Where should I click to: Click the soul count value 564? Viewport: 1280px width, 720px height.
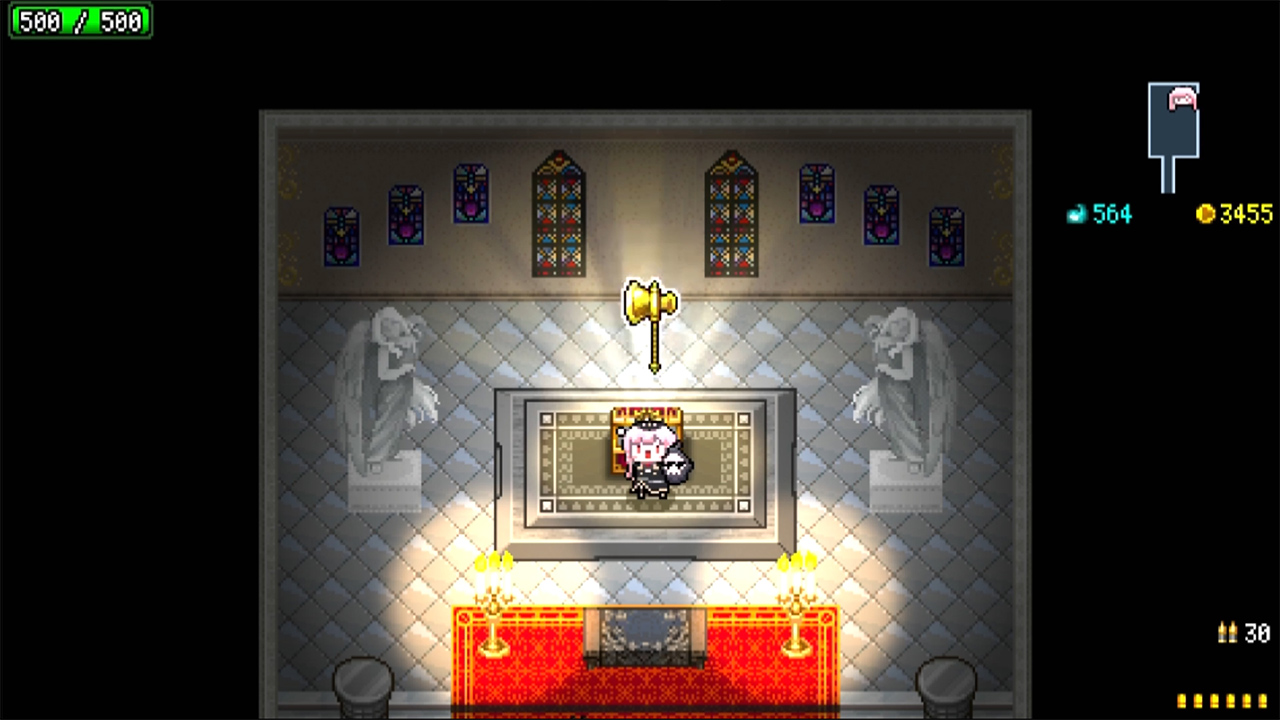point(1113,213)
